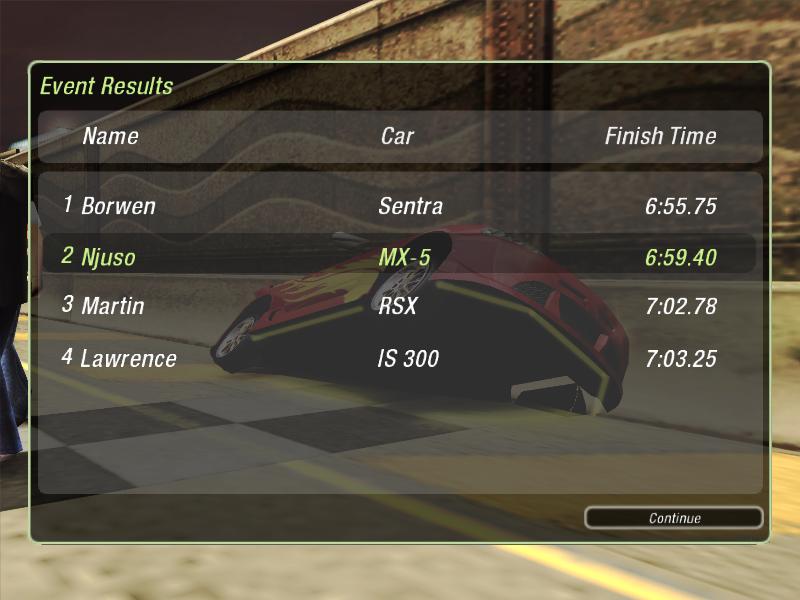Select Lawrence's fourth-place result row
This screenshot has width=800, height=600.
(400, 358)
